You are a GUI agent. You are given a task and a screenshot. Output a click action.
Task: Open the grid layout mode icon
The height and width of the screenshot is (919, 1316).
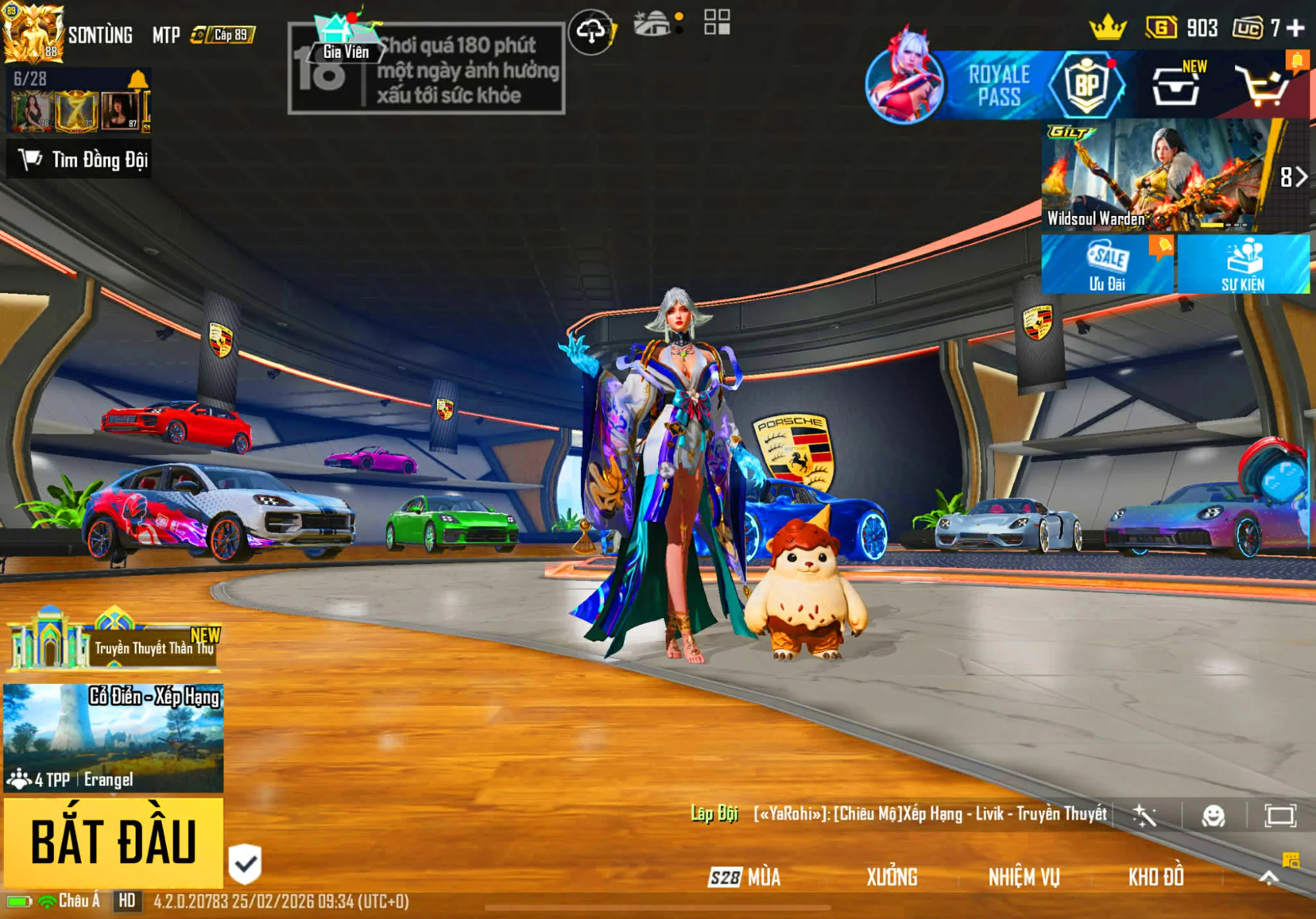[718, 23]
